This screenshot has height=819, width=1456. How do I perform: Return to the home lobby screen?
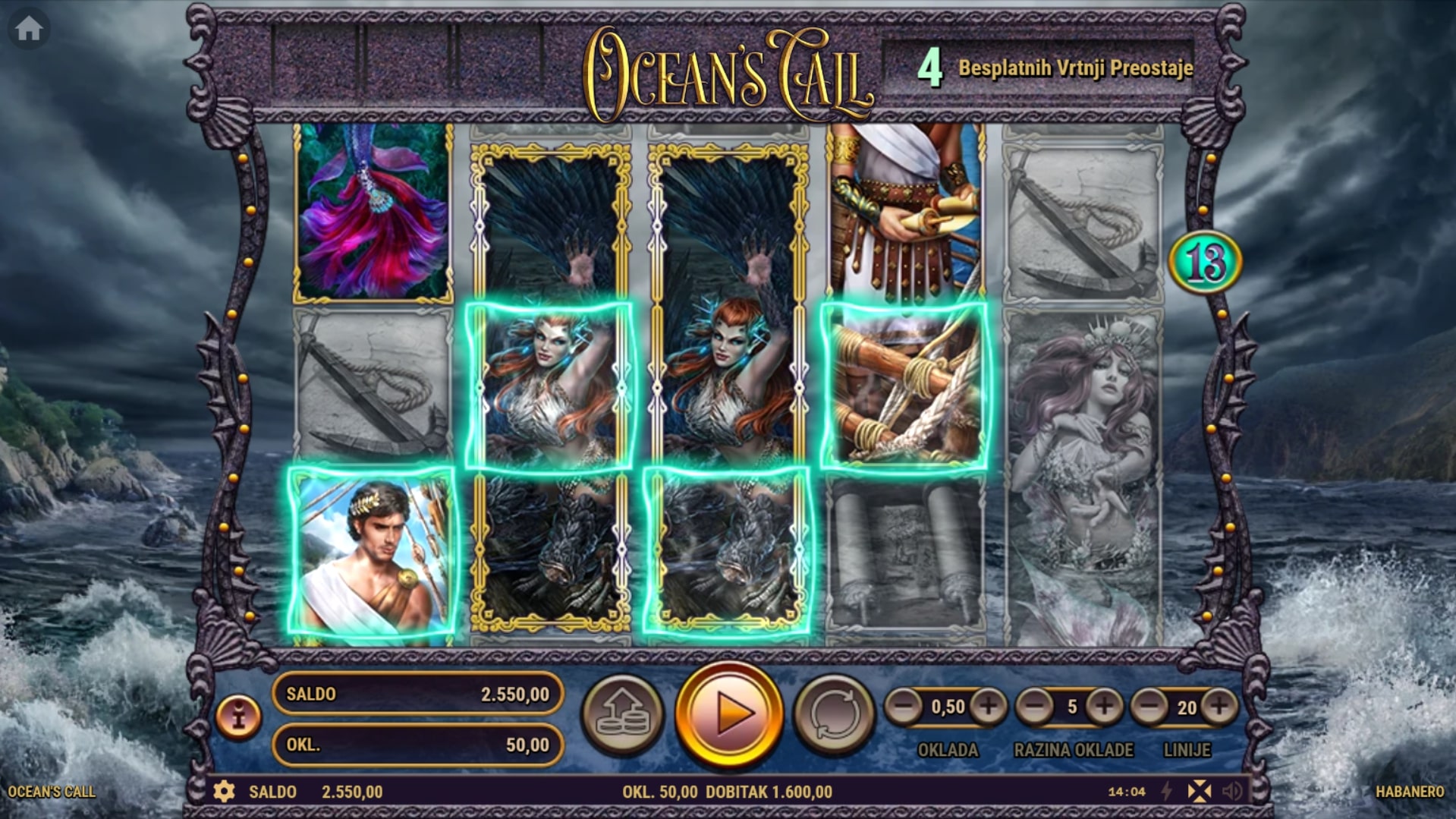[x=29, y=30]
